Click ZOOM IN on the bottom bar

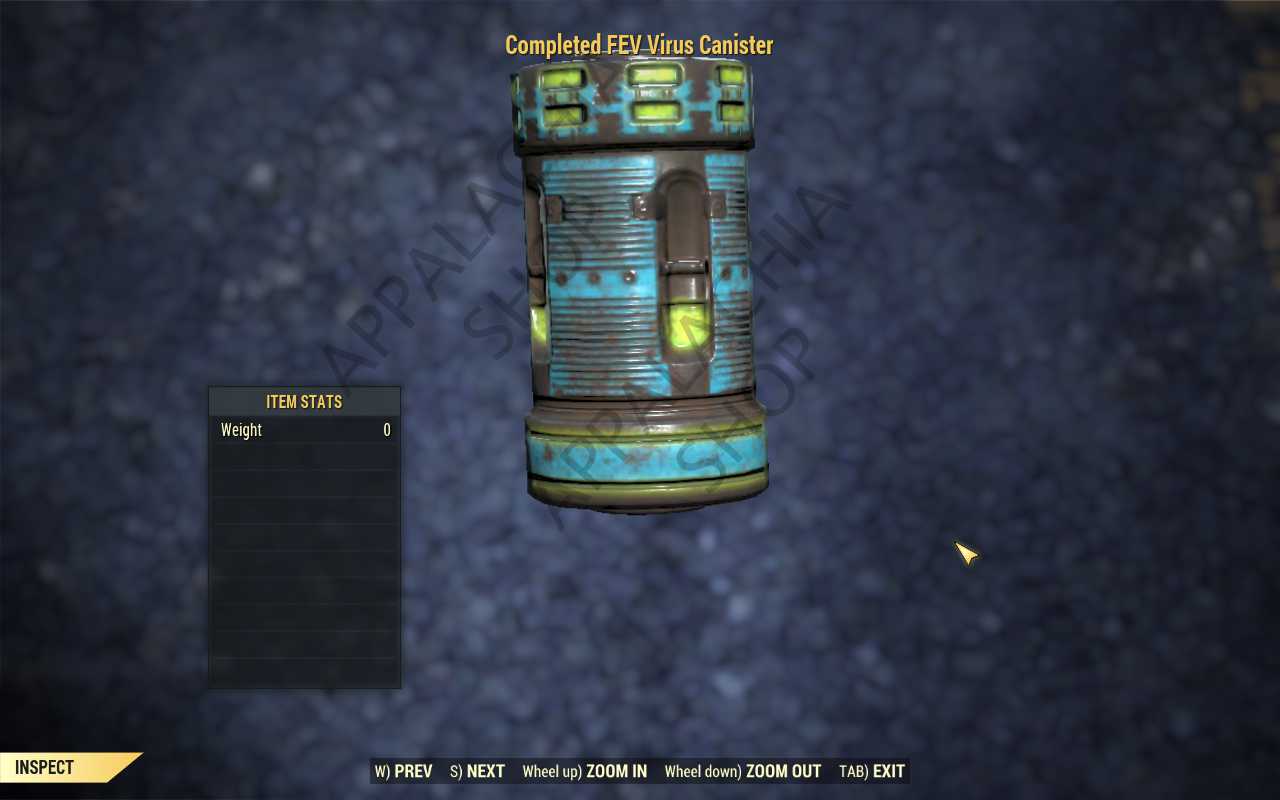click(x=584, y=771)
